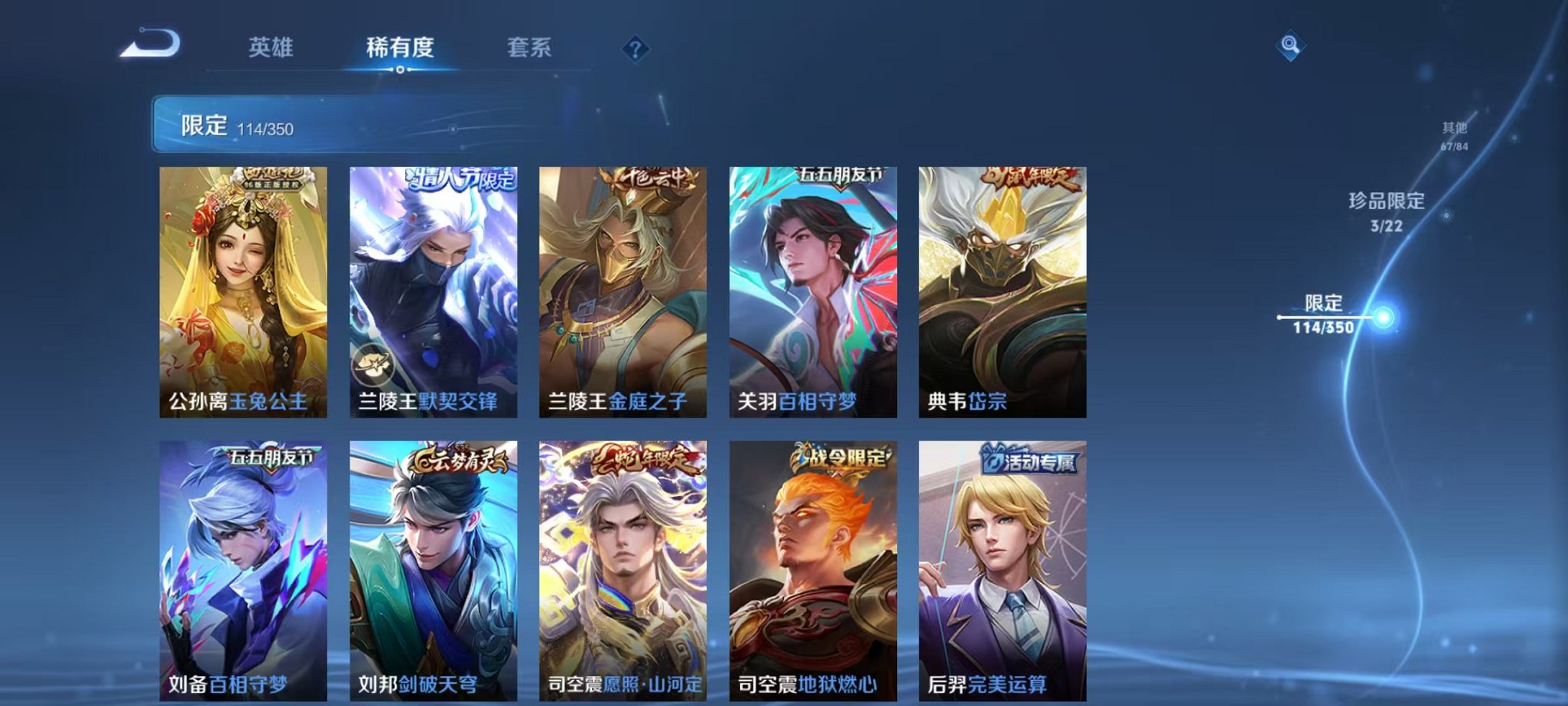Switch to the 英雄 tab
1568x706 pixels.
point(273,46)
